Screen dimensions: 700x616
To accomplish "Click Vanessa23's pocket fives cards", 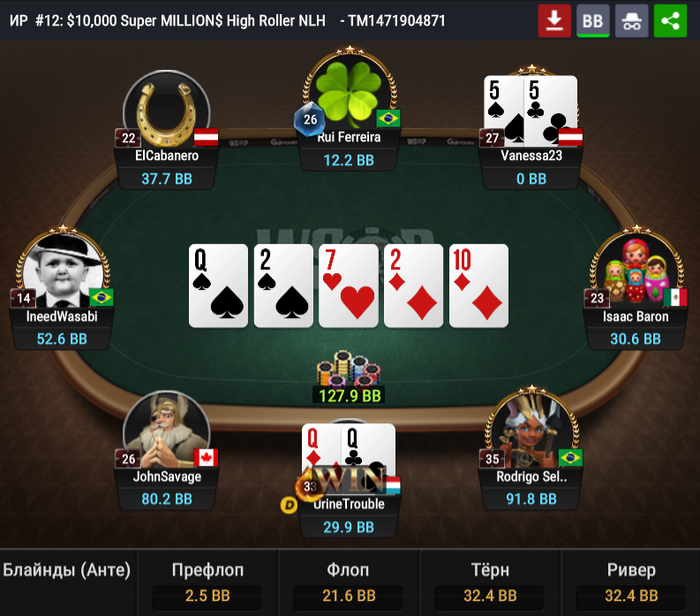I will 530,110.
